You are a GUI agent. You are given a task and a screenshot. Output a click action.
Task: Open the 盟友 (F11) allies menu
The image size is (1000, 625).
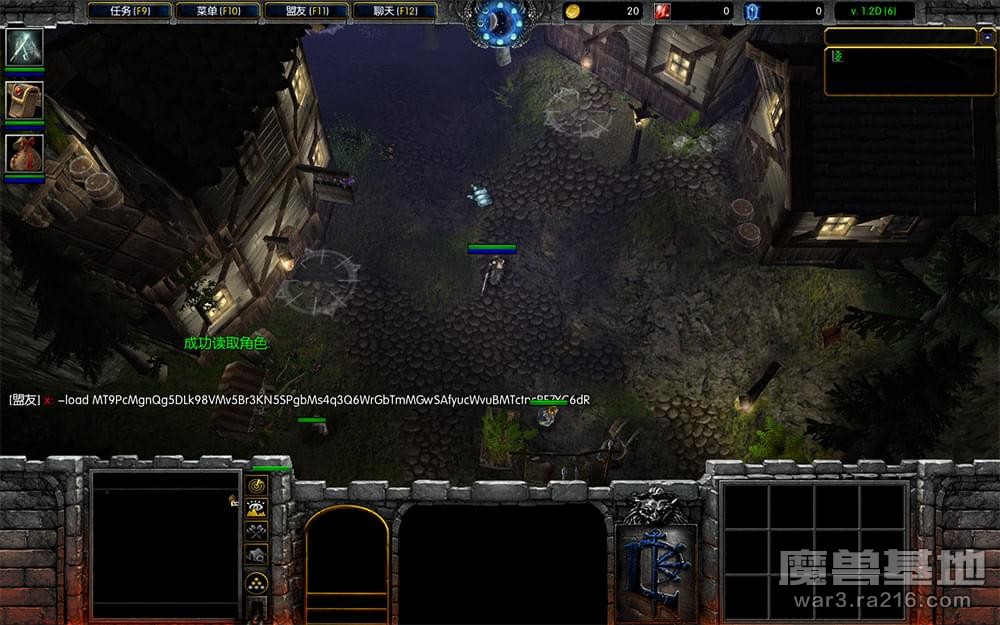pos(307,11)
